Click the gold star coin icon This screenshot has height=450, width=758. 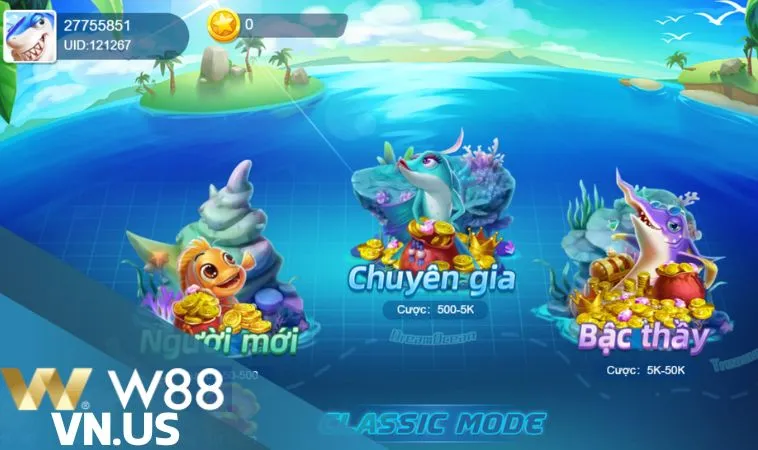pos(221,24)
